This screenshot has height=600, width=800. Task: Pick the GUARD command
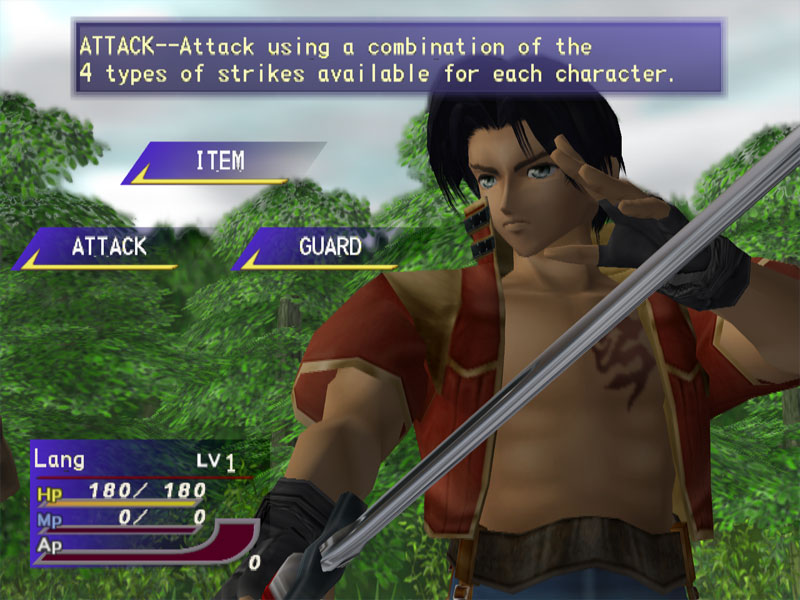click(x=330, y=247)
